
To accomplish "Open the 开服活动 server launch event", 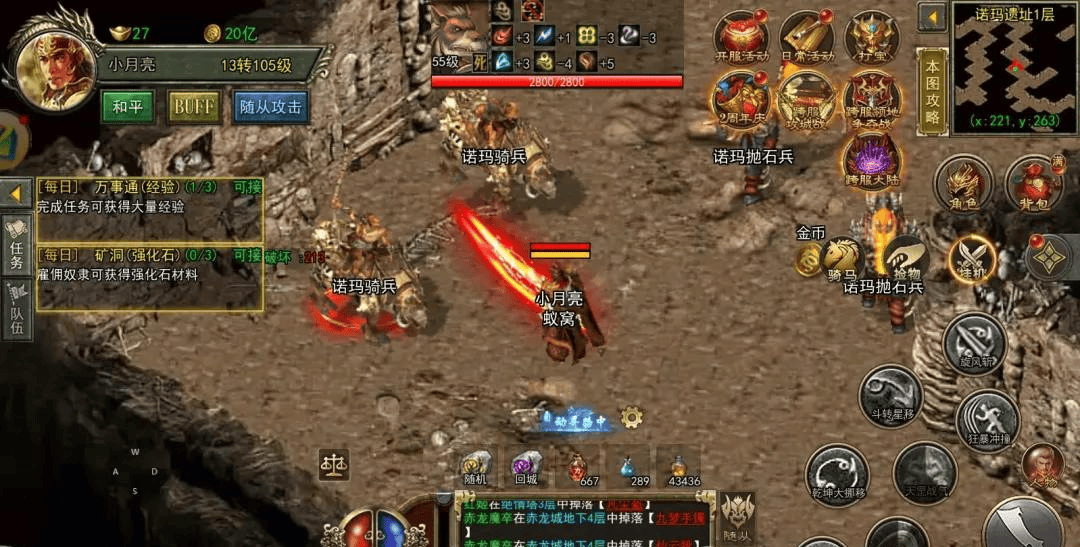I will tap(740, 37).
